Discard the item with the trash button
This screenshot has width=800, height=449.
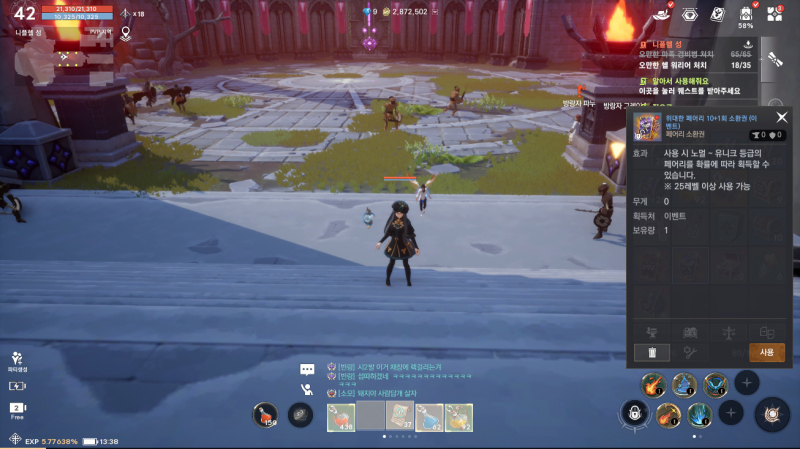coord(651,352)
